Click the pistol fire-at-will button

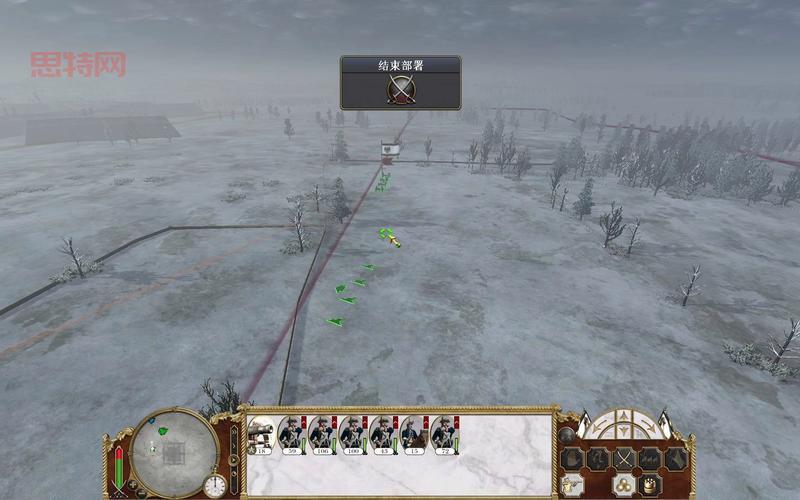[x=573, y=484]
